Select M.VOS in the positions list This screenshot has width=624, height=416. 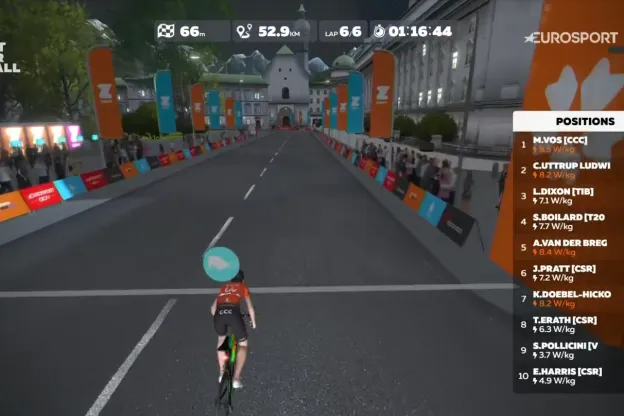568,144
